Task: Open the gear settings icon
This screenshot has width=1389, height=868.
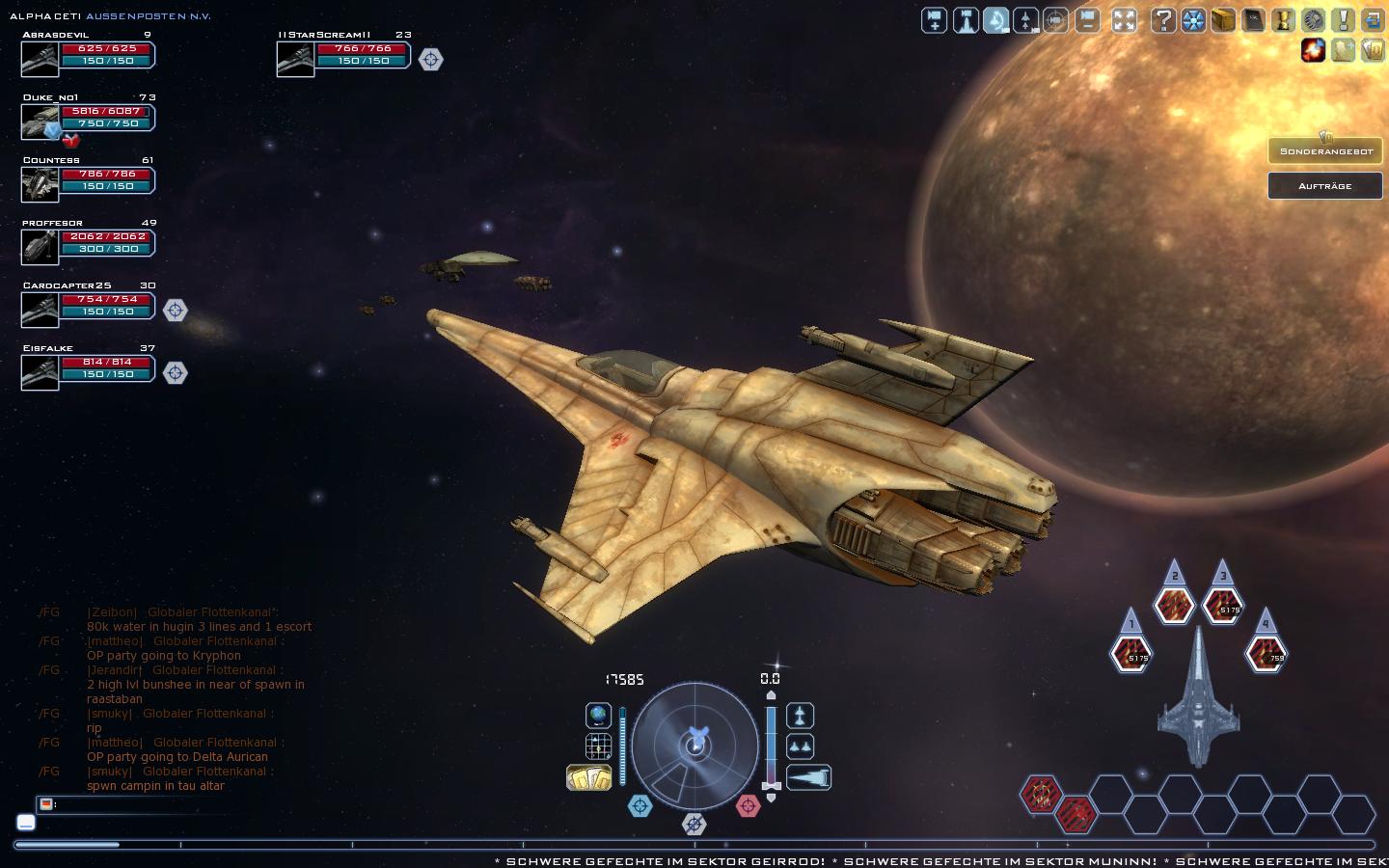Action: [1313, 20]
